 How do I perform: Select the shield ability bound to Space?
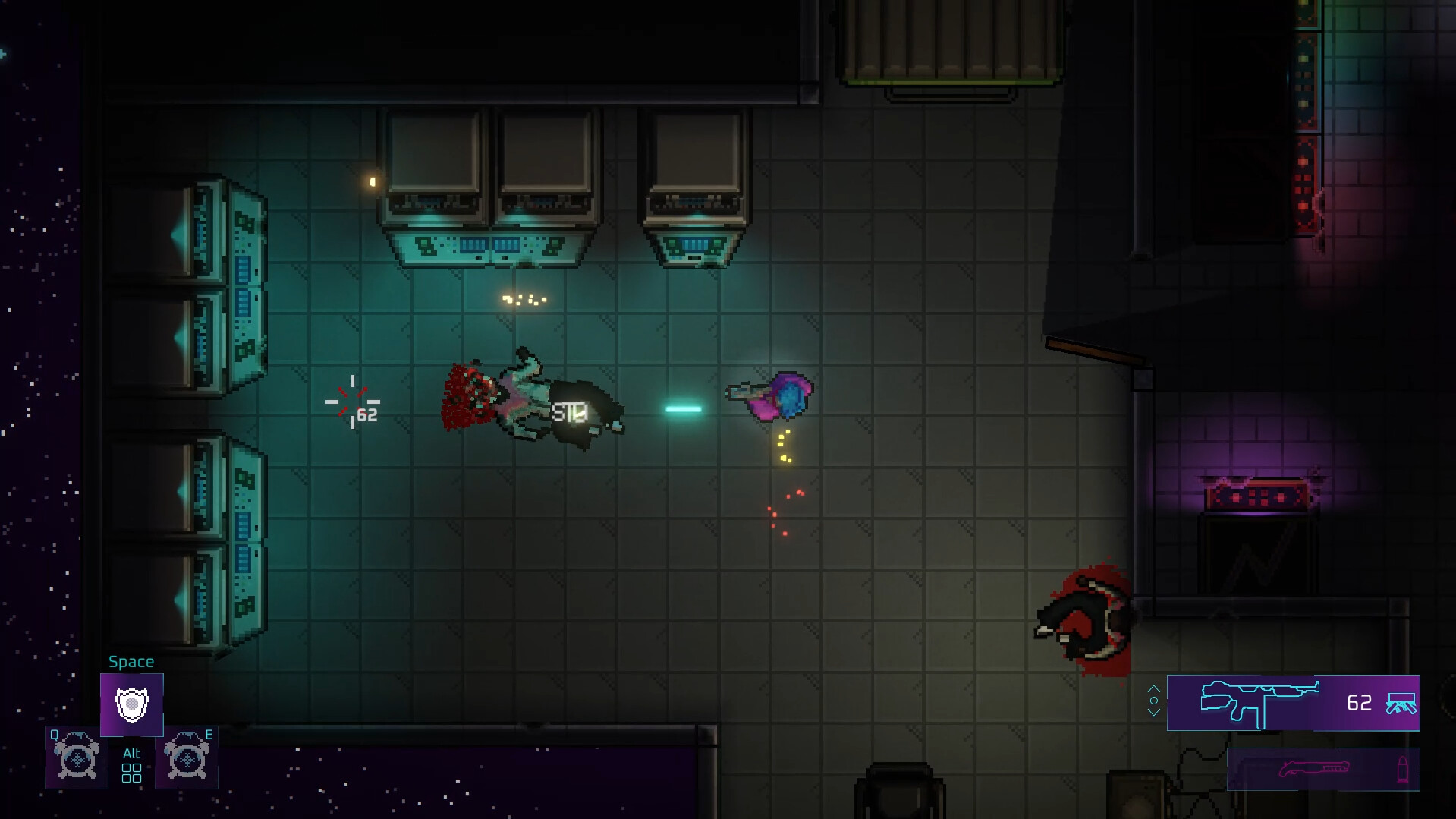[x=132, y=704]
